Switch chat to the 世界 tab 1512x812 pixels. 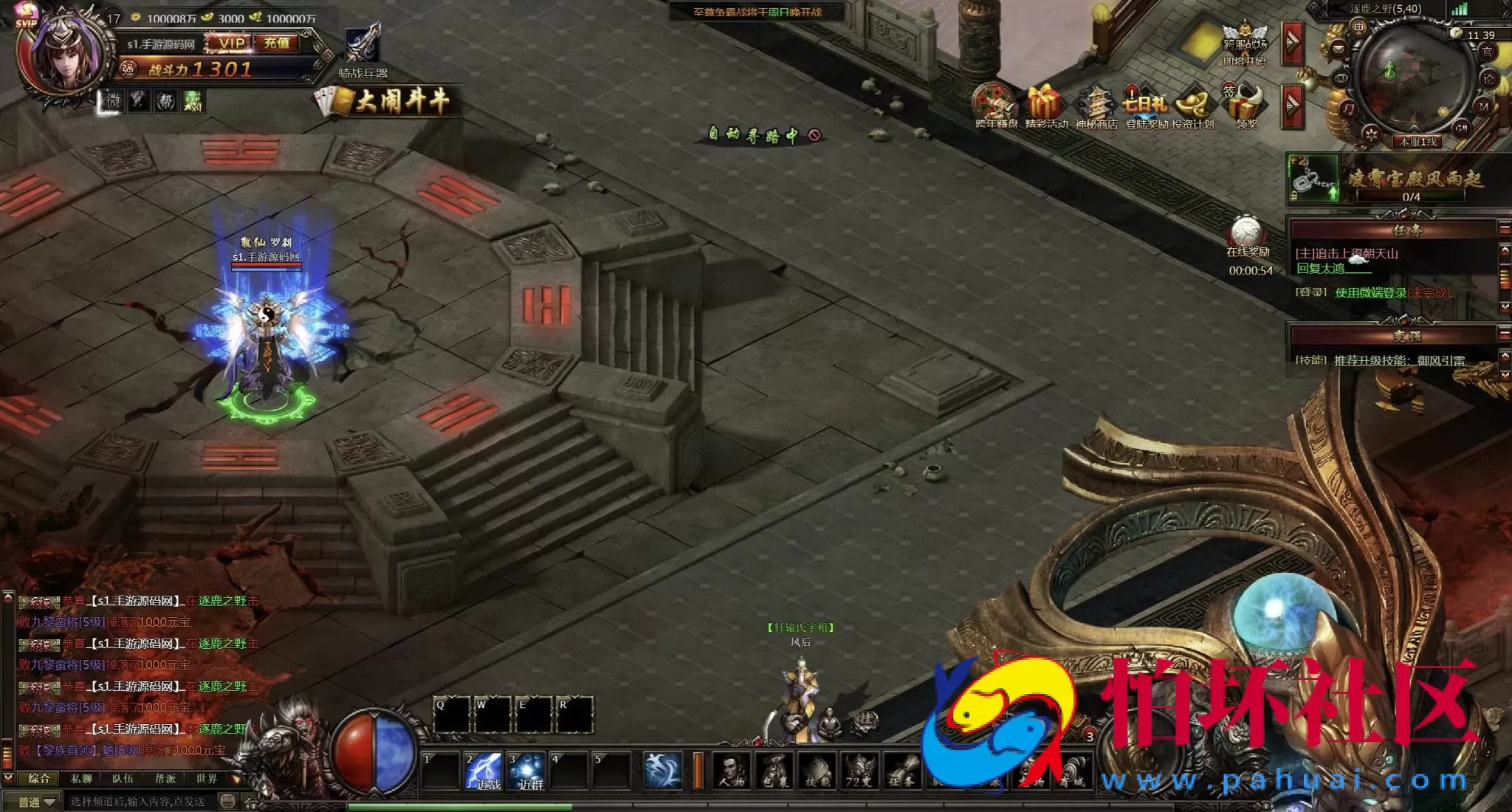207,779
